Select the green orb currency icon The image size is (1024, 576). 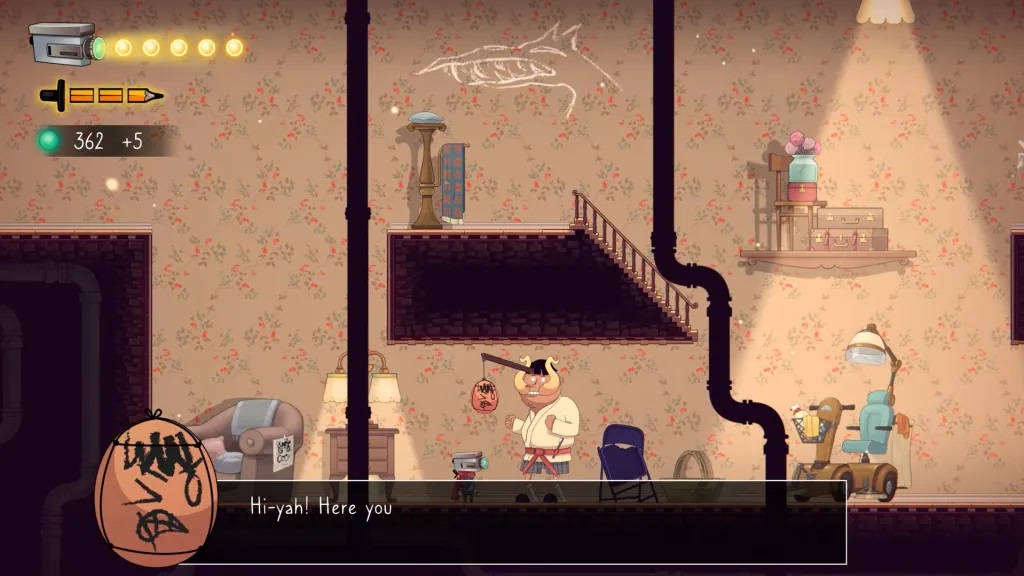click(x=49, y=141)
